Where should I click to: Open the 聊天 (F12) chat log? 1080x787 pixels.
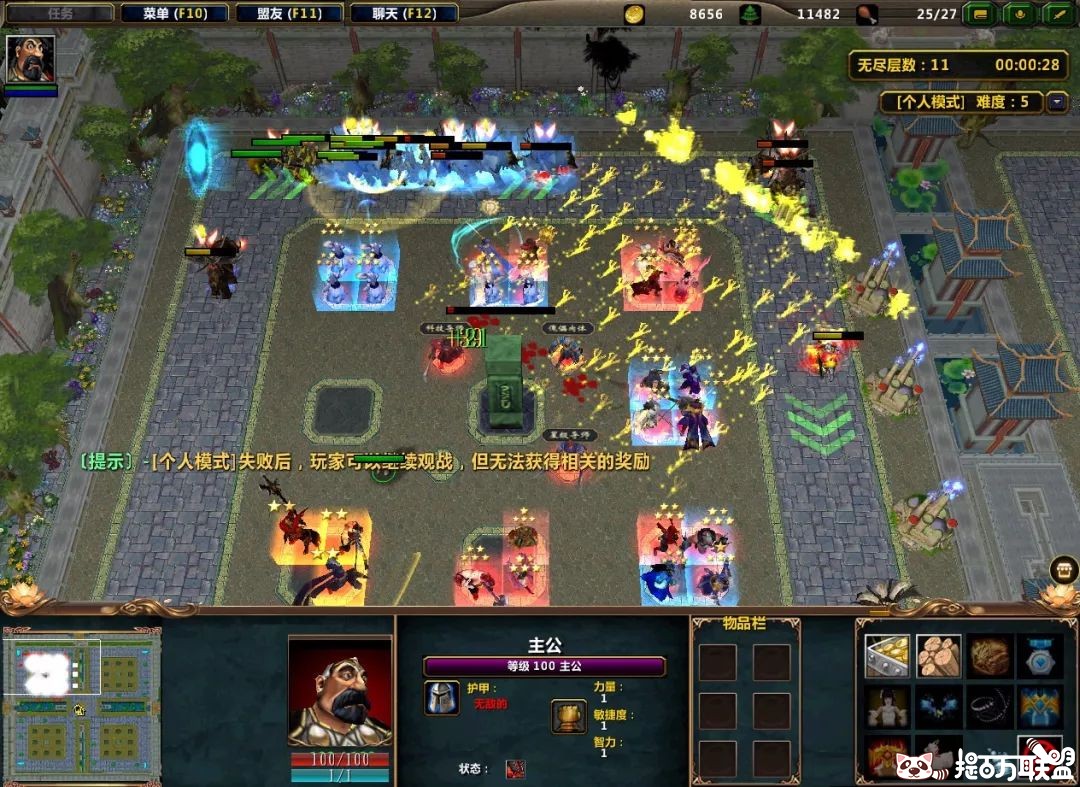(406, 14)
